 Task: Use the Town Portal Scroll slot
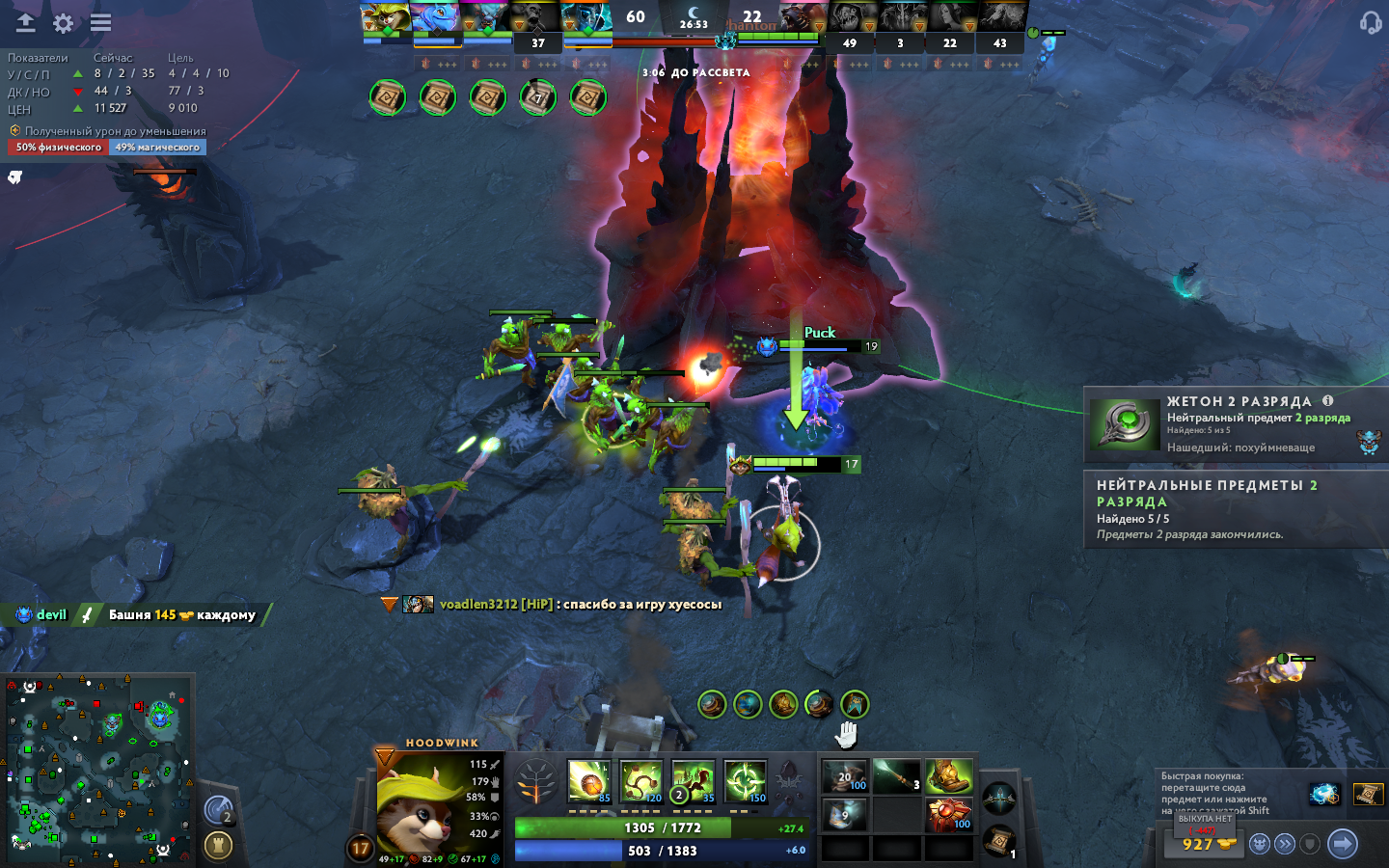(x=999, y=841)
